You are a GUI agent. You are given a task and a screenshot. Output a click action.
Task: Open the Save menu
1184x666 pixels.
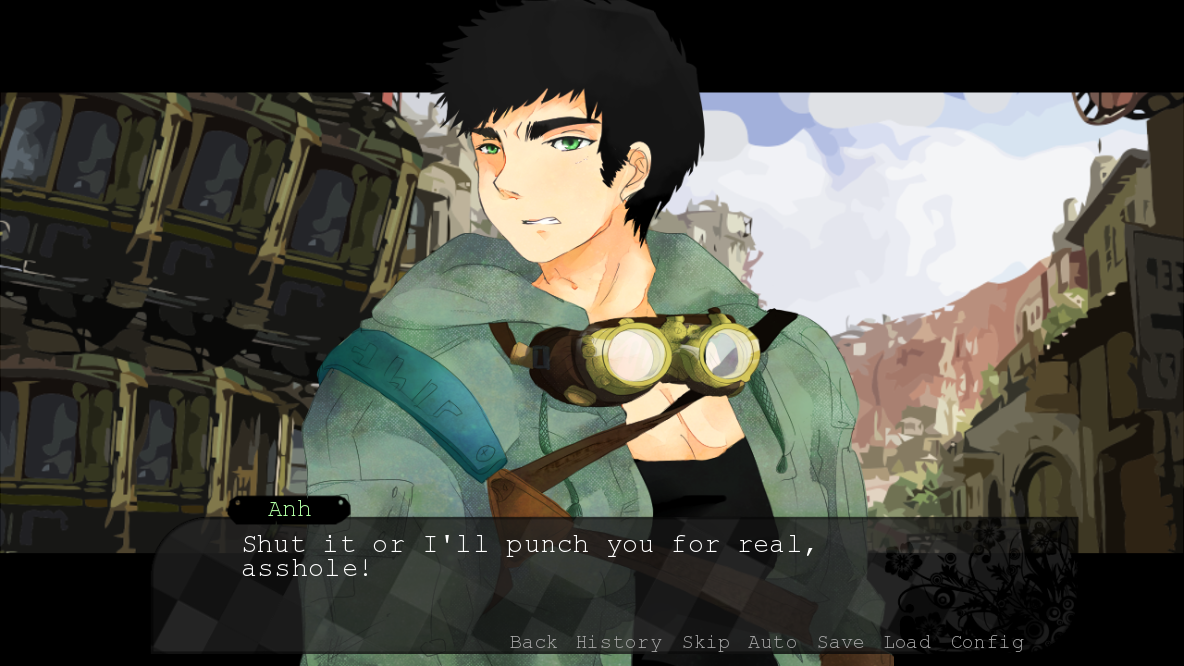point(840,642)
